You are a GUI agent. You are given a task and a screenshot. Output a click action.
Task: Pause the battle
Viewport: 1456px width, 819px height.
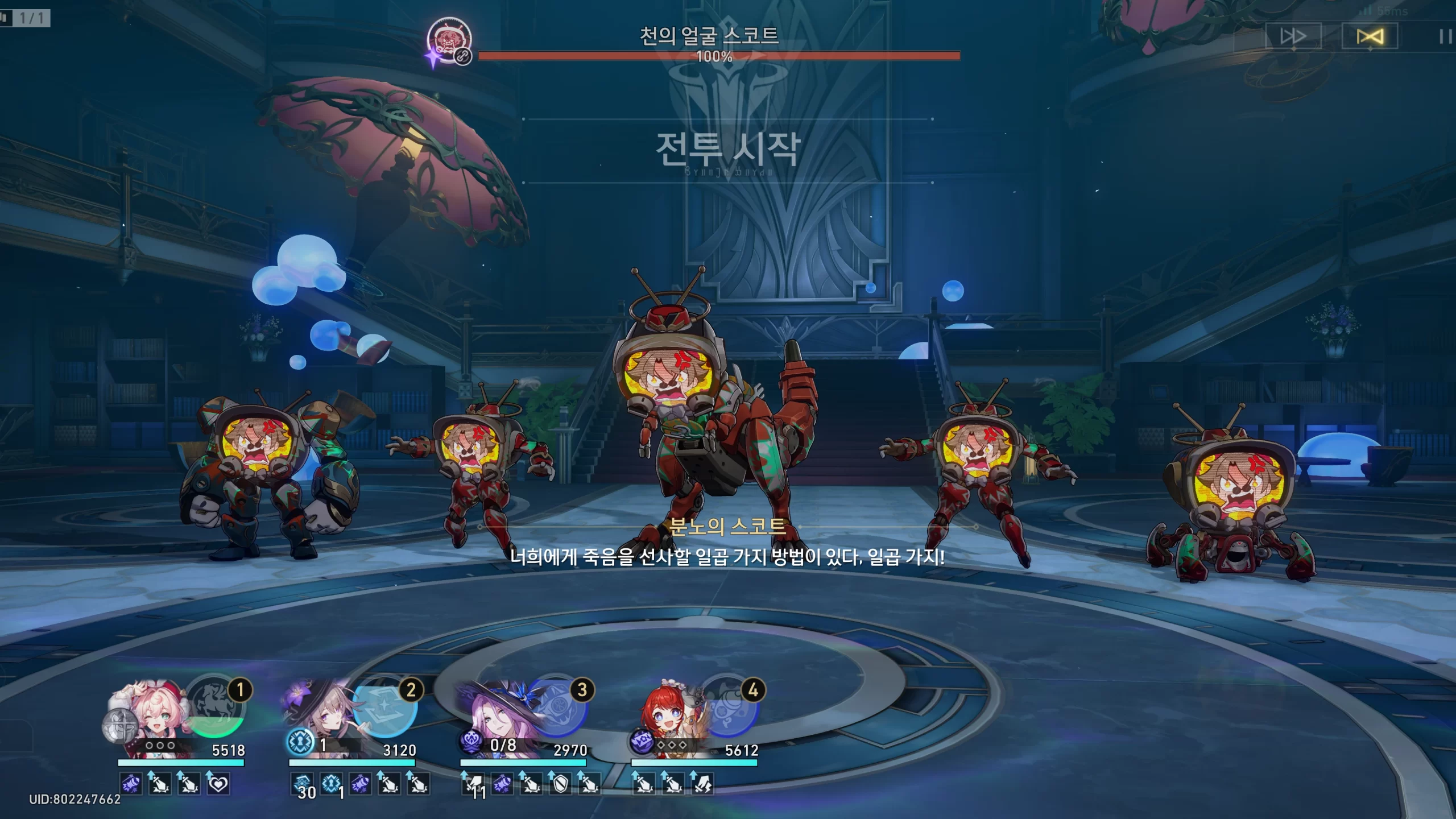(1445, 37)
